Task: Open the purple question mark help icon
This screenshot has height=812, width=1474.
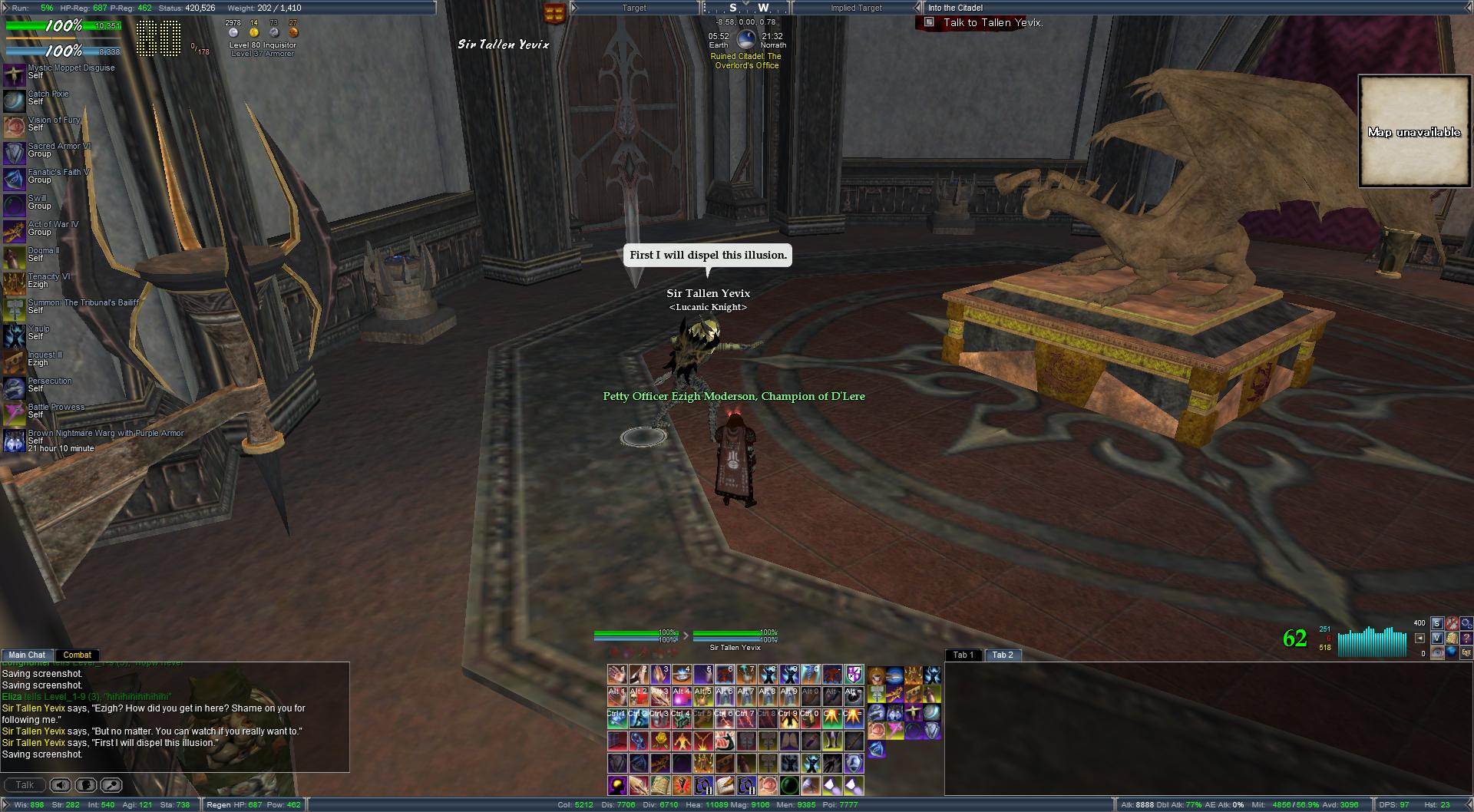Action: coord(1466,638)
